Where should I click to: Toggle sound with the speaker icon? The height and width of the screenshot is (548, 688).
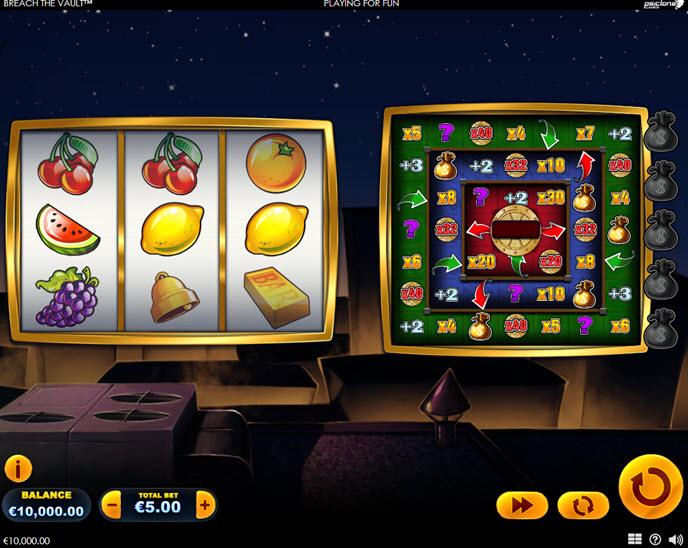[675, 540]
